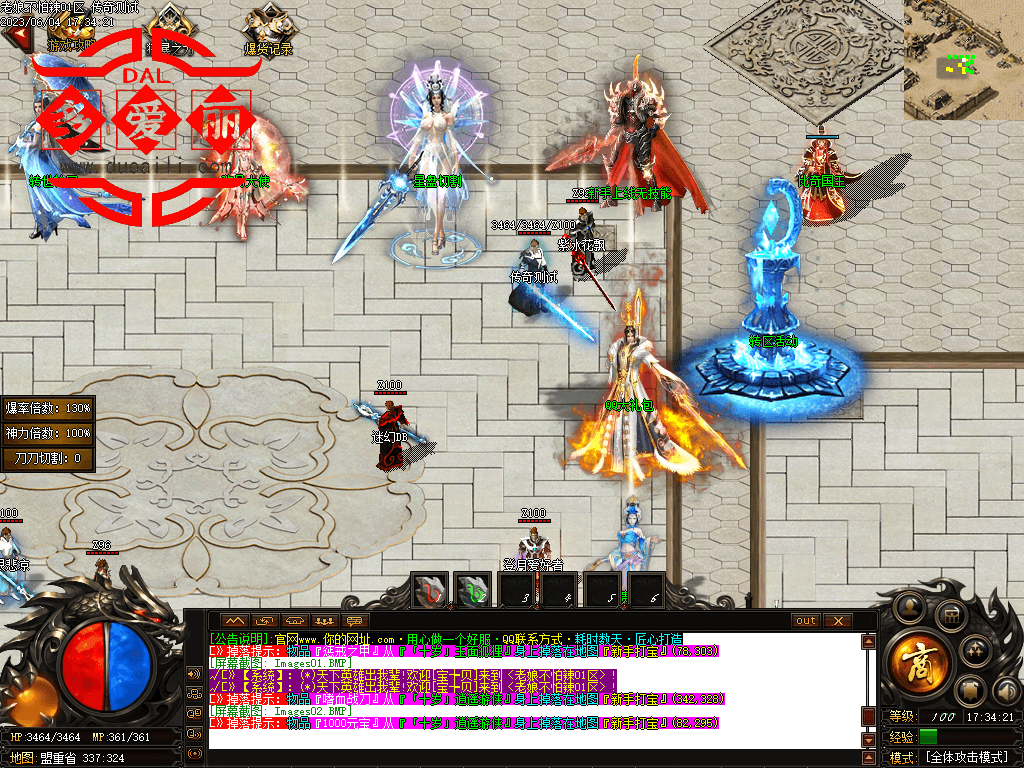Click the red arrow collapse button

click(x=16, y=35)
